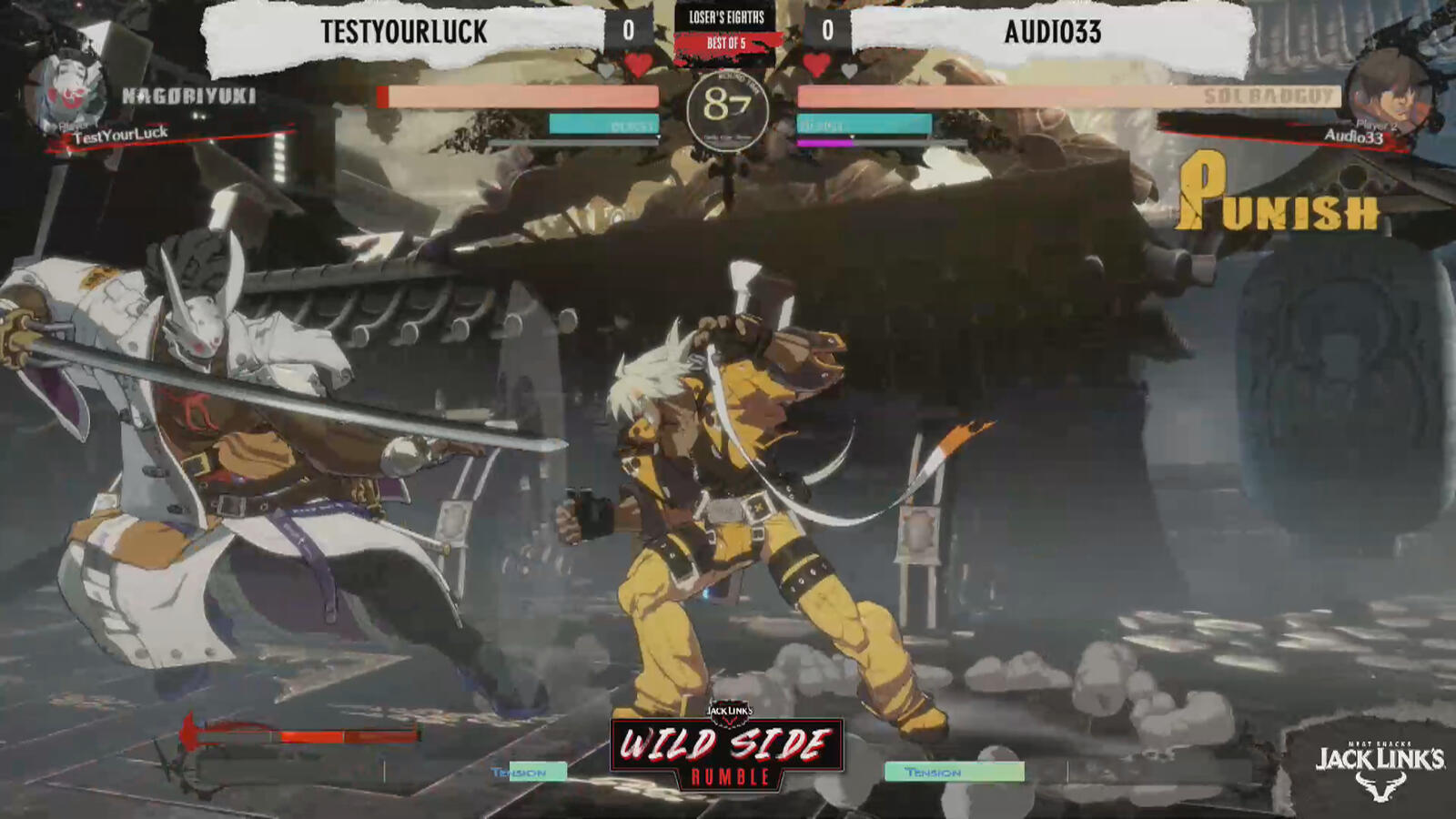The width and height of the screenshot is (1456, 819).
Task: Expand the LOSER'S EIGHTHS bracket label
Action: (x=727, y=15)
